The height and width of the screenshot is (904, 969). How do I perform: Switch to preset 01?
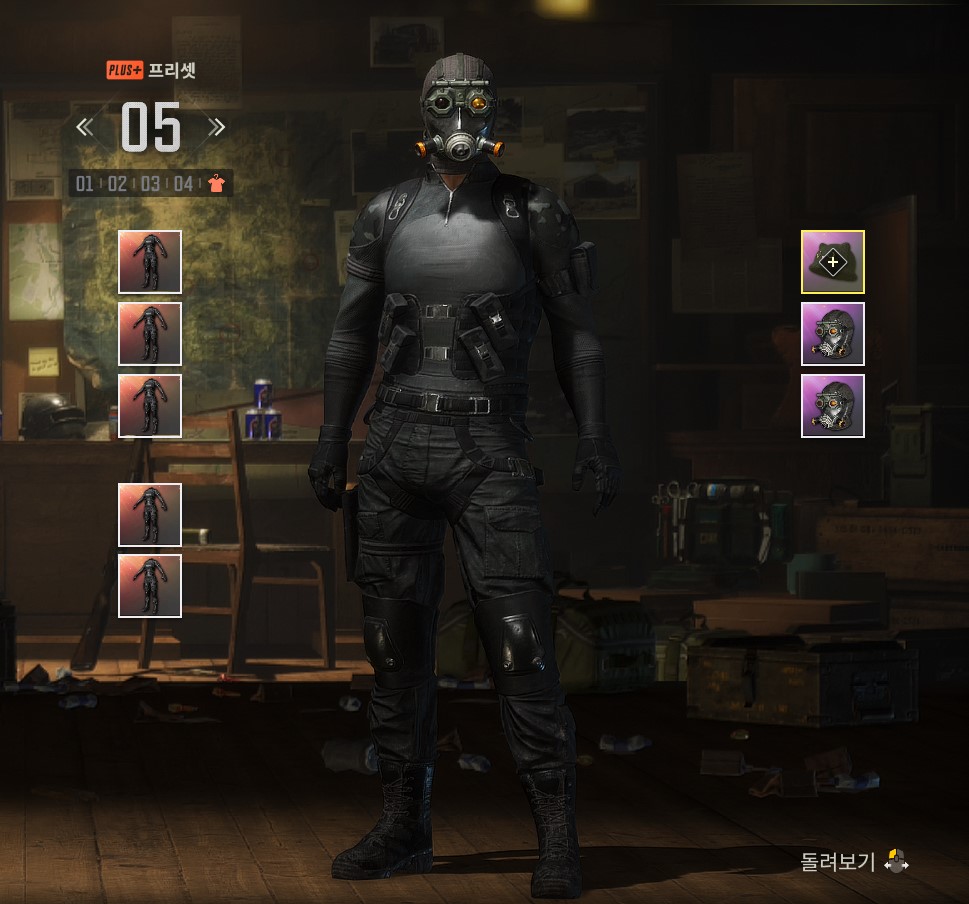click(85, 183)
